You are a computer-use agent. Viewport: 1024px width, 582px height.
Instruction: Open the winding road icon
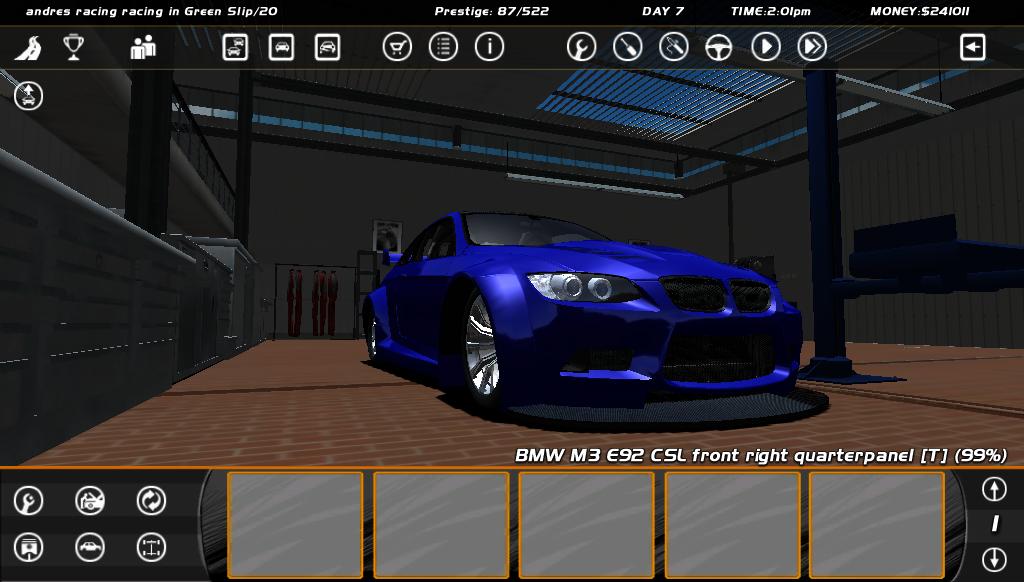pyautogui.click(x=28, y=47)
